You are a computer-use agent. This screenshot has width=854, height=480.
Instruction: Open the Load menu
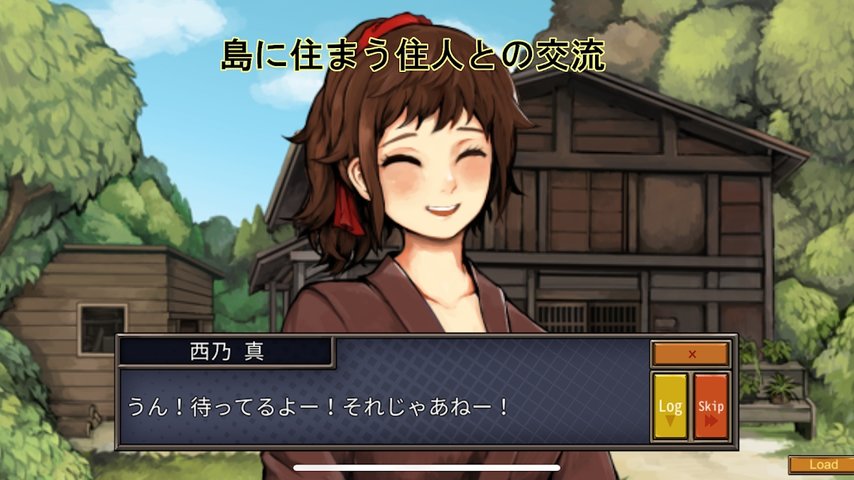pyautogui.click(x=822, y=465)
